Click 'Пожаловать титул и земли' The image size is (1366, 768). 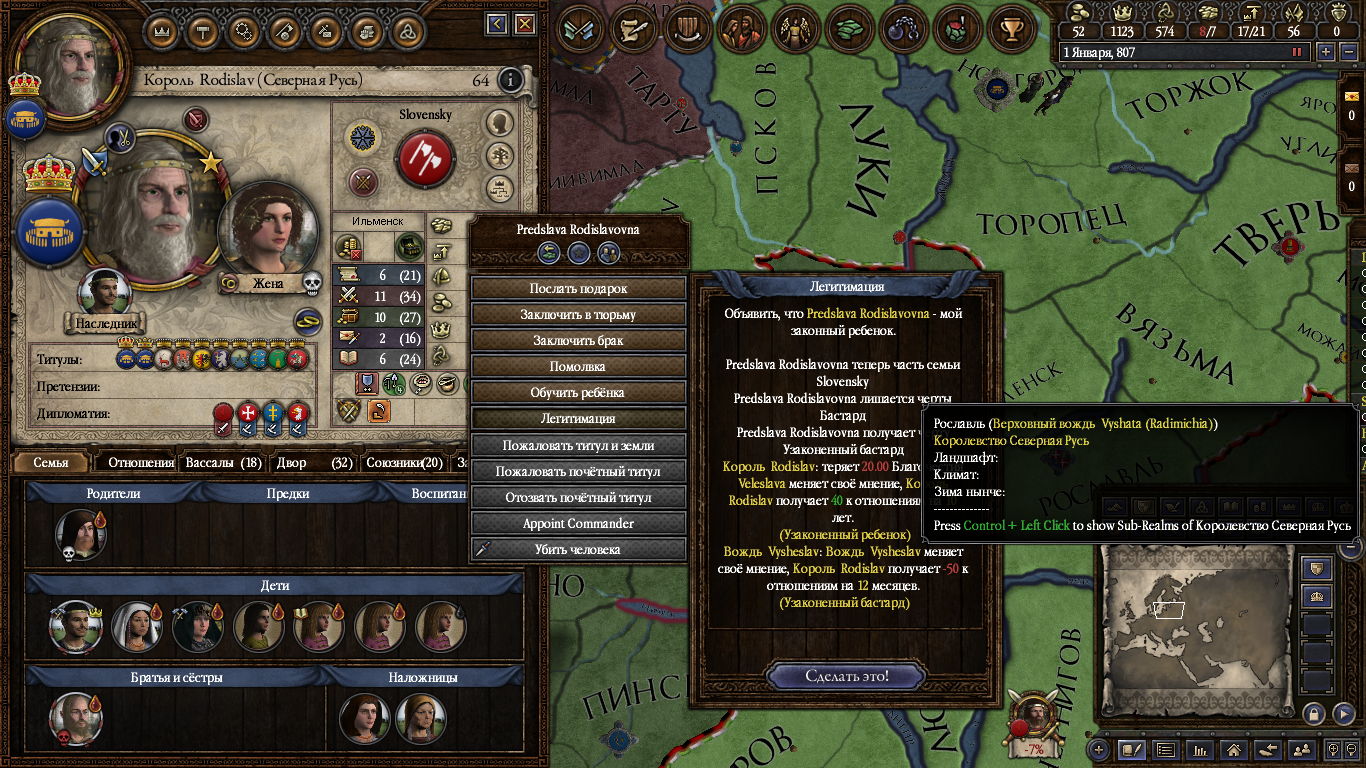578,445
